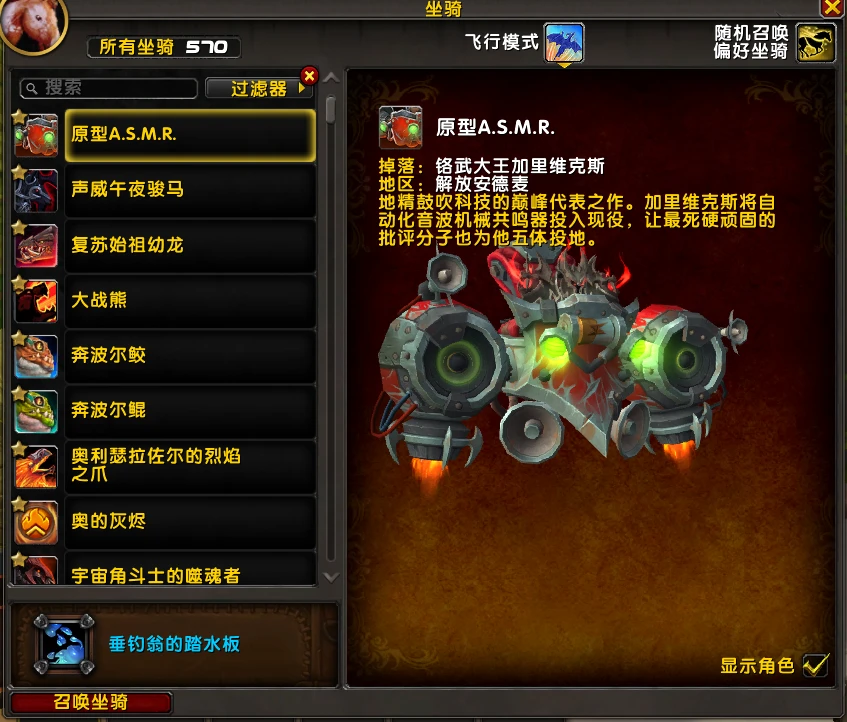Clear filters with the red X

click(309, 75)
